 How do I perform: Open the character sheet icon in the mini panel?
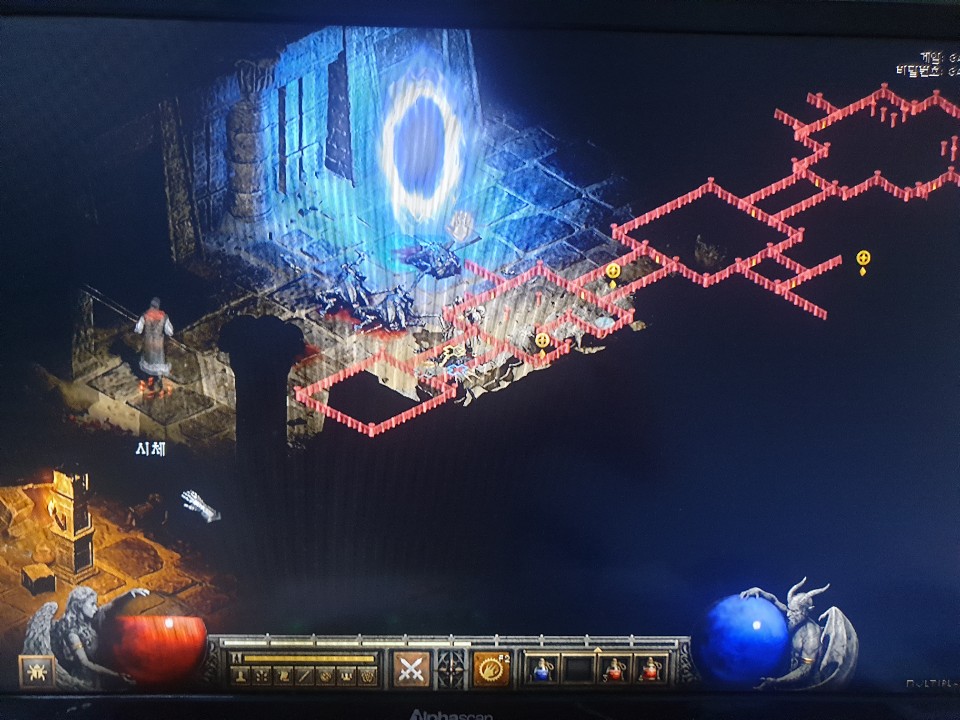pyautogui.click(x=239, y=676)
